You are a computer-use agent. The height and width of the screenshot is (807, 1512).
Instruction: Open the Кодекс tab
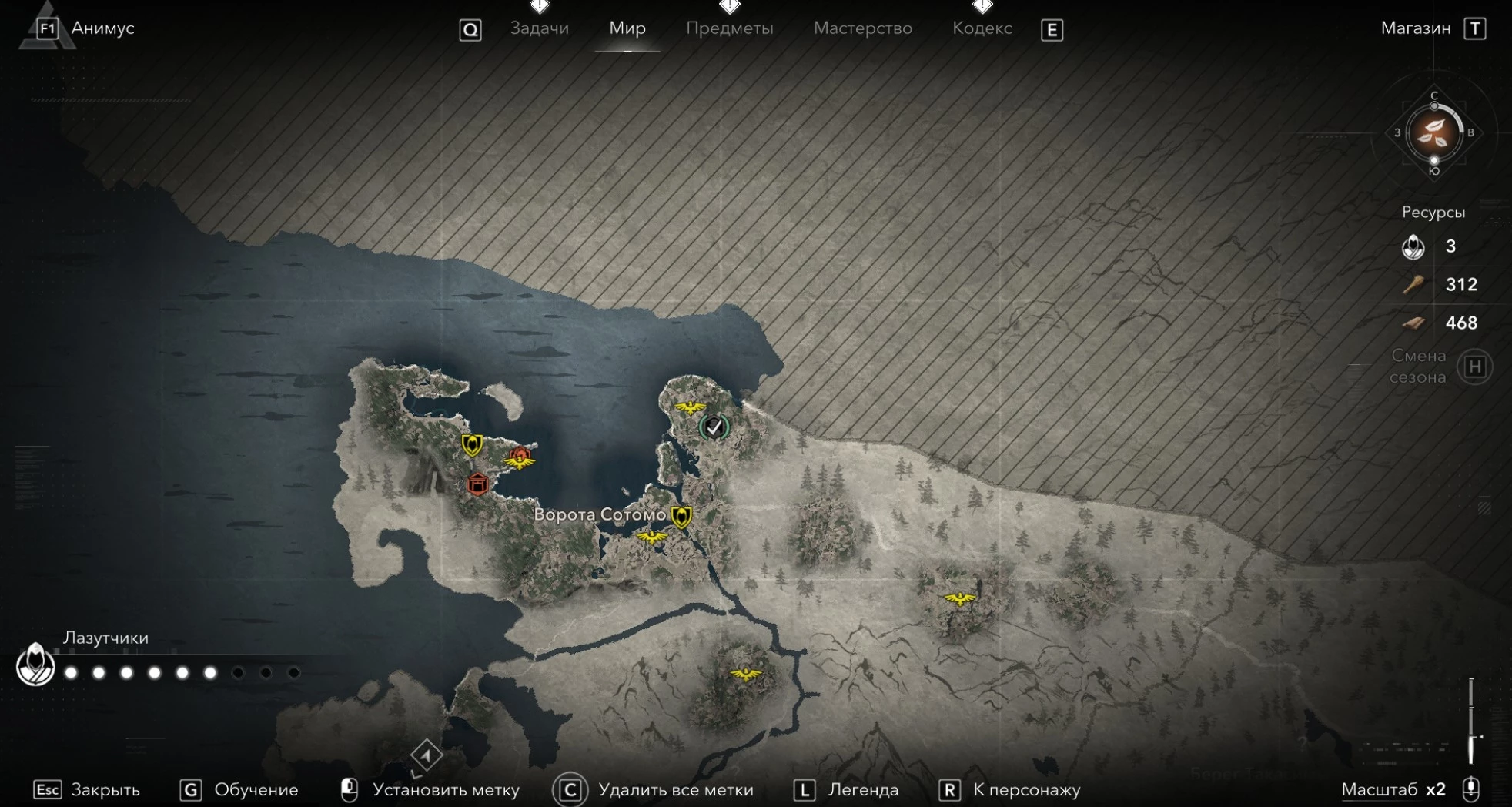tap(982, 28)
